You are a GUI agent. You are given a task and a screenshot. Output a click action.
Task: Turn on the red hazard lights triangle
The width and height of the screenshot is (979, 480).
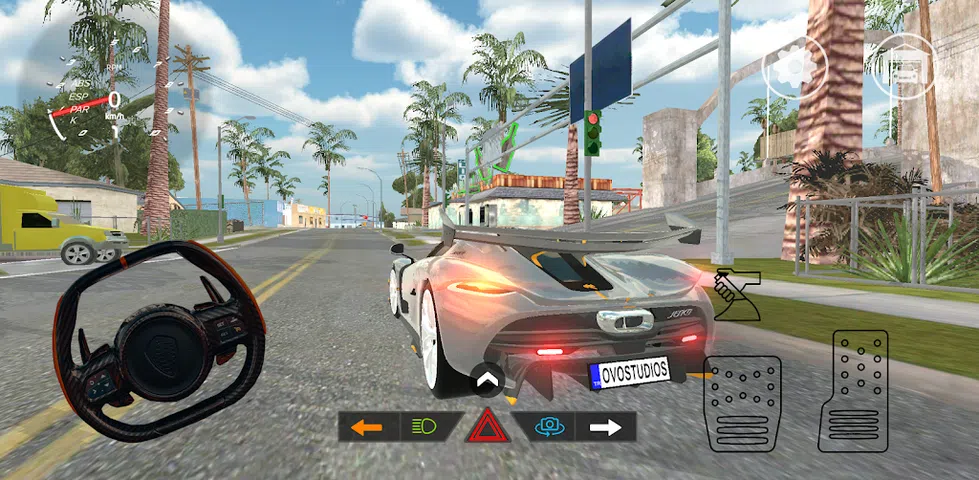487,428
